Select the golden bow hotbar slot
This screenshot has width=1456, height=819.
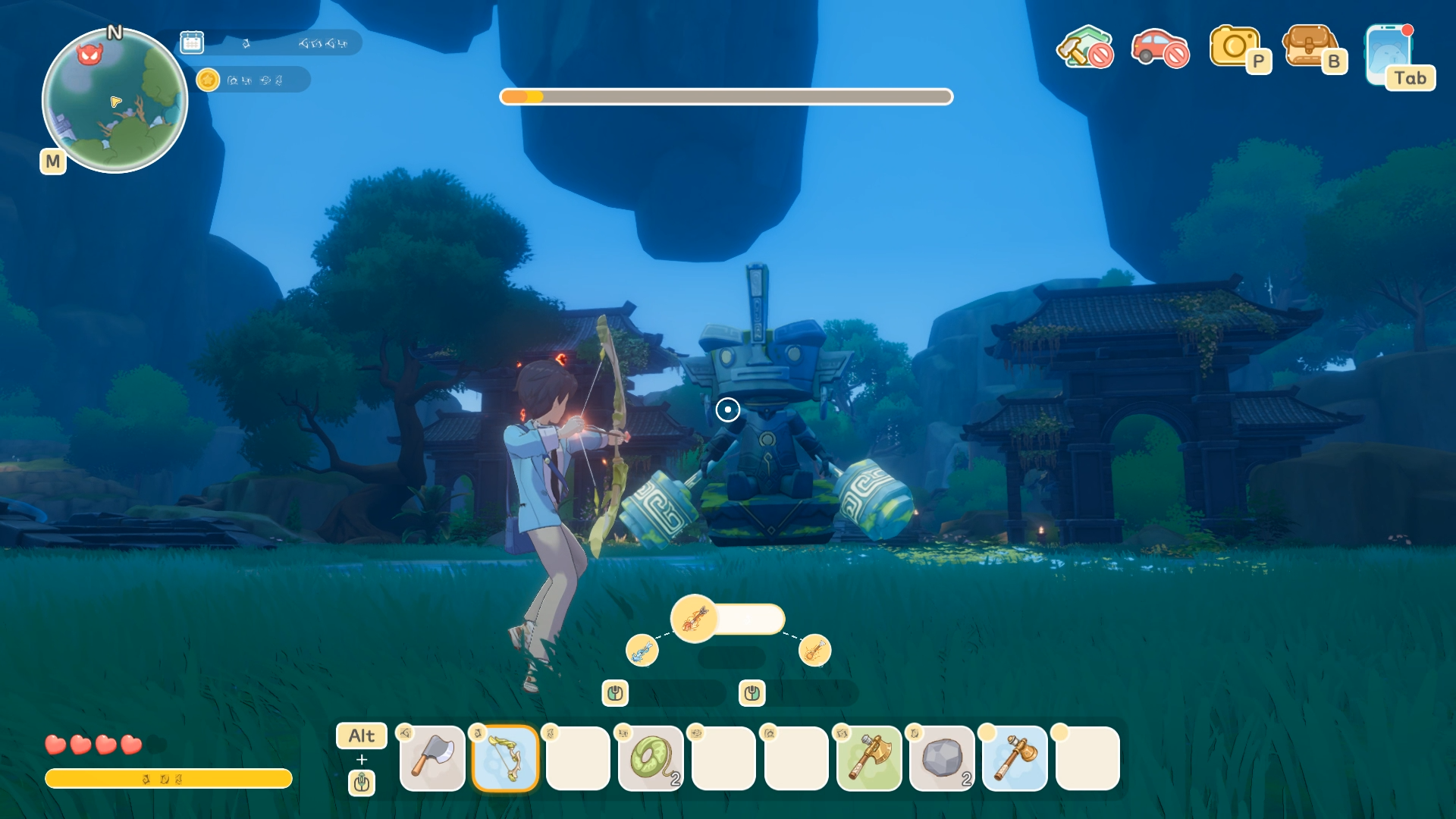(x=505, y=758)
